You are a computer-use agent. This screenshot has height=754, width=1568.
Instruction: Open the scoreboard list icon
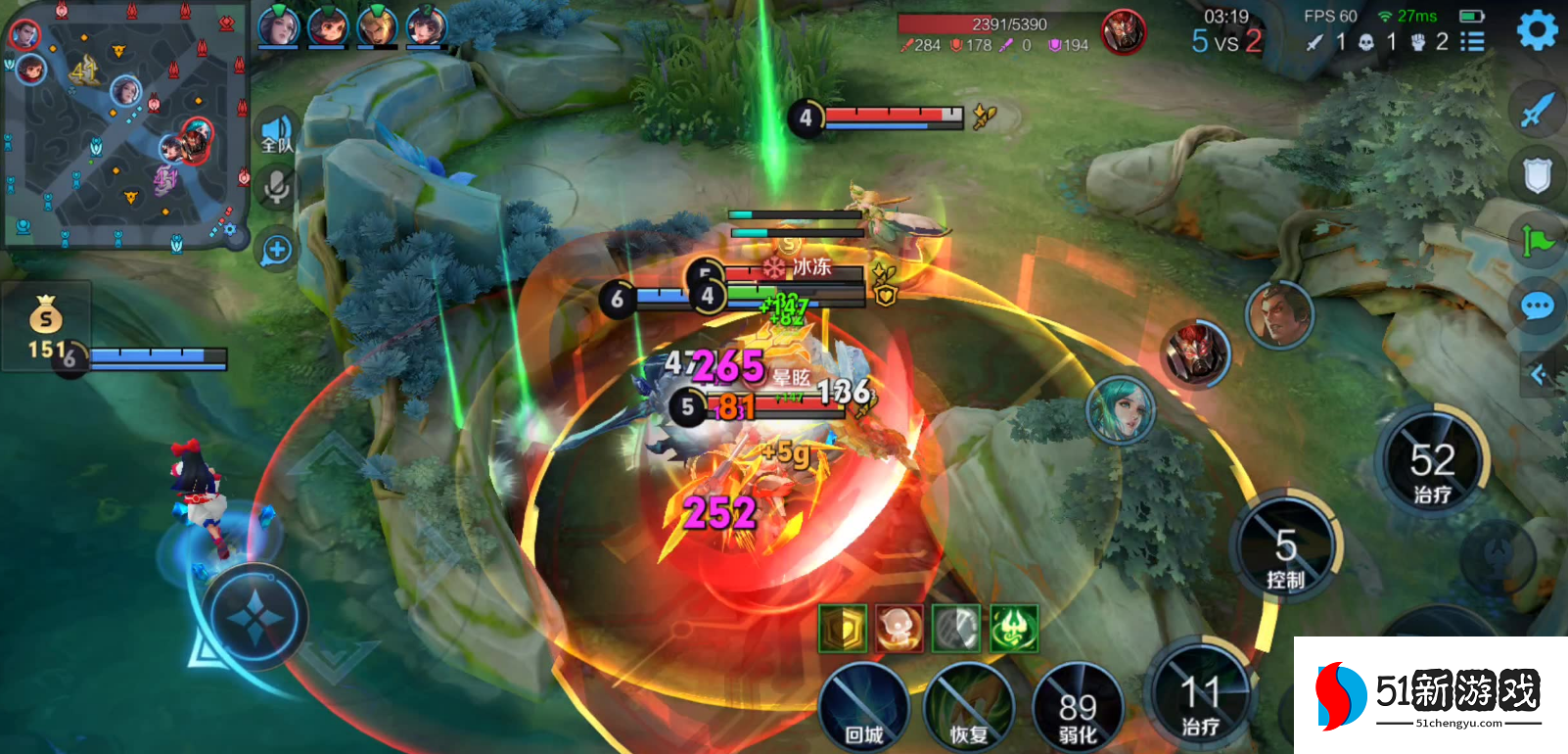1472,42
